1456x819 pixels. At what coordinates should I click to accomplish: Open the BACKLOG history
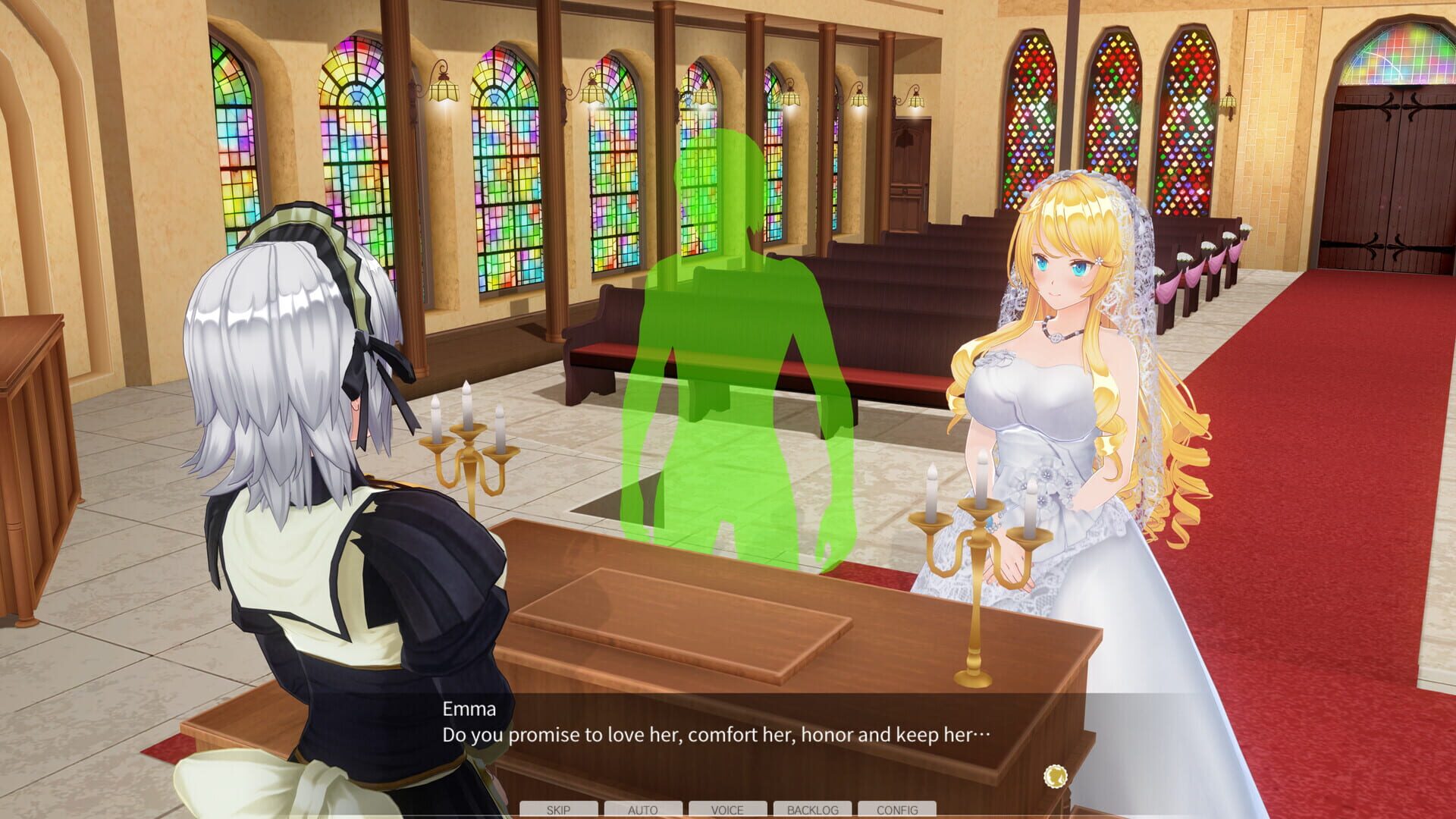[814, 810]
